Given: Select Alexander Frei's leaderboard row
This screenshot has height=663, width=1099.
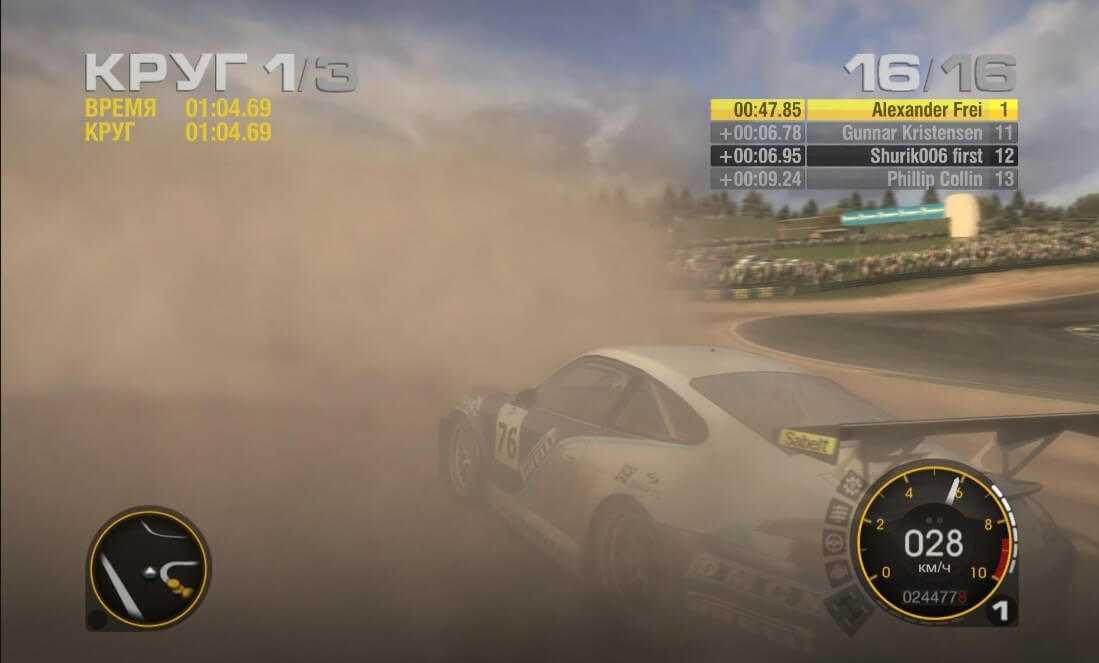Looking at the screenshot, I should (x=863, y=109).
